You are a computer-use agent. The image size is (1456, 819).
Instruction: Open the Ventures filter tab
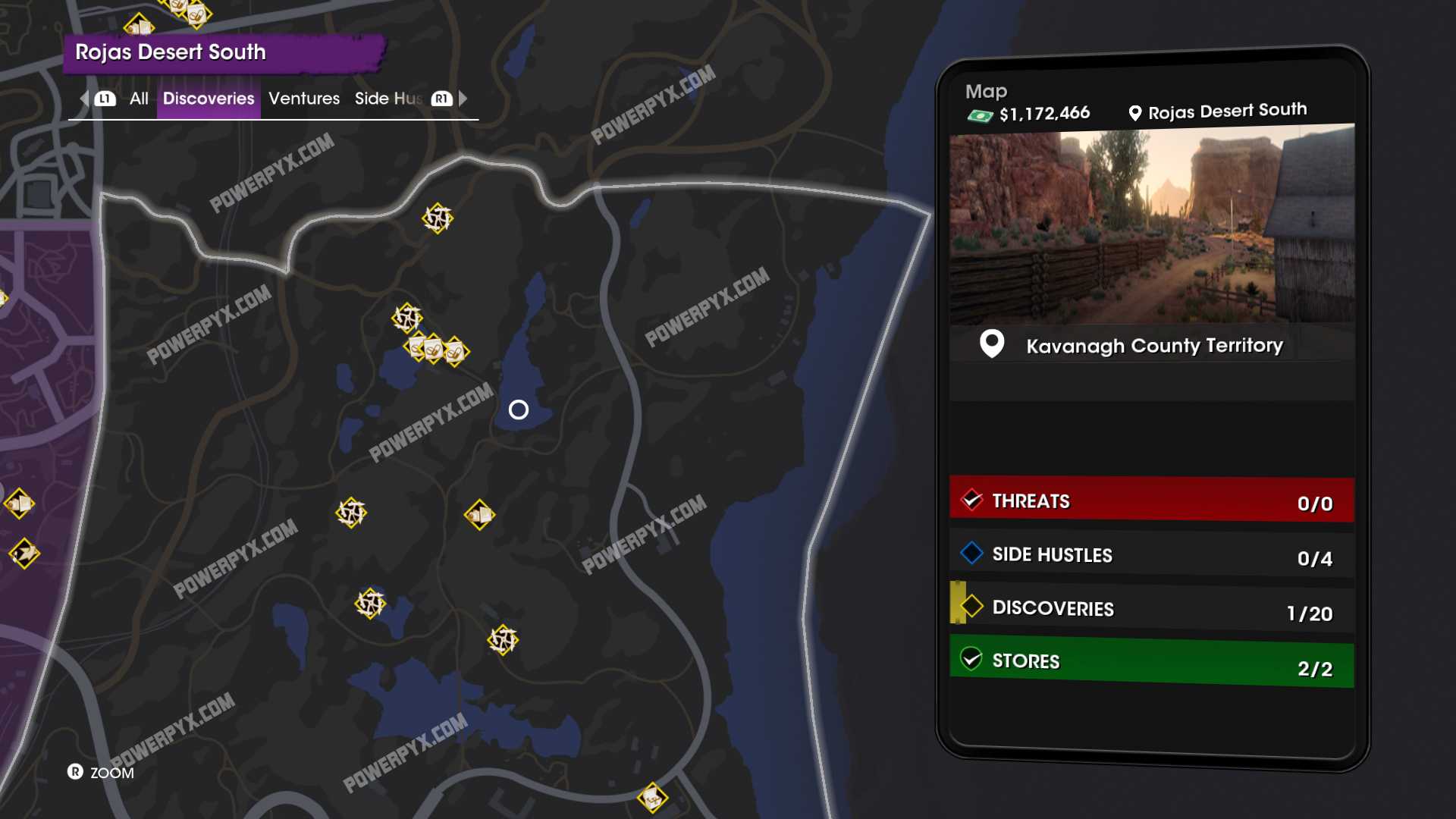click(x=304, y=99)
